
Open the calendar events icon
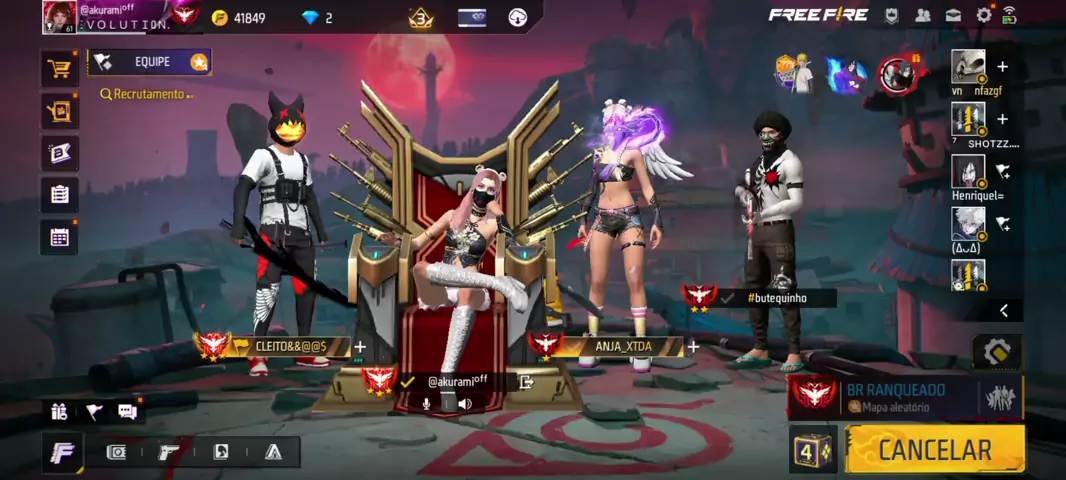(60, 237)
